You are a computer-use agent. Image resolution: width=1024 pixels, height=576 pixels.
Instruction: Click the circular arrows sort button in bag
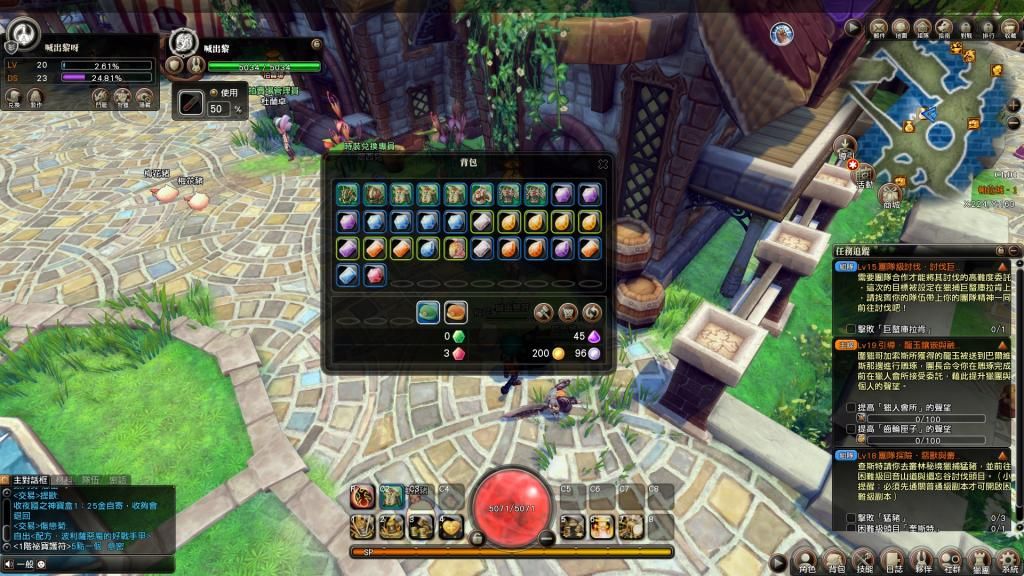pyautogui.click(x=592, y=312)
